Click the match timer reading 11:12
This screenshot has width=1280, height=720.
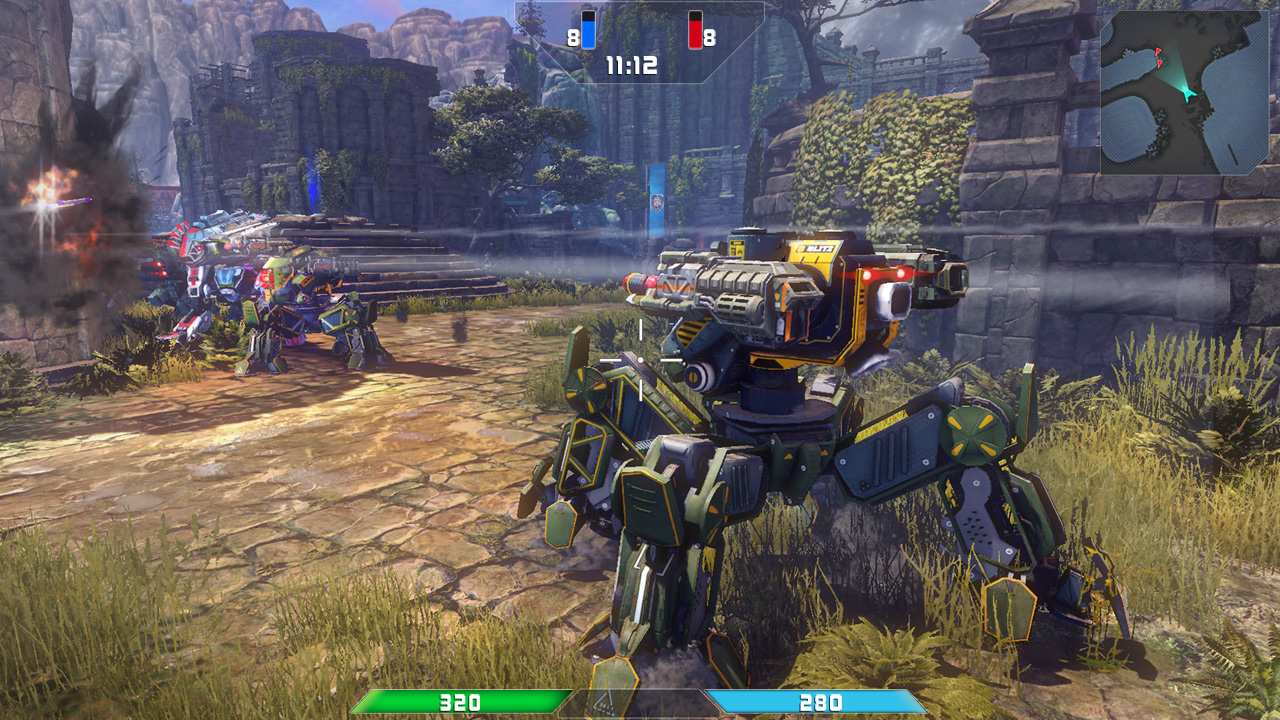click(631, 63)
